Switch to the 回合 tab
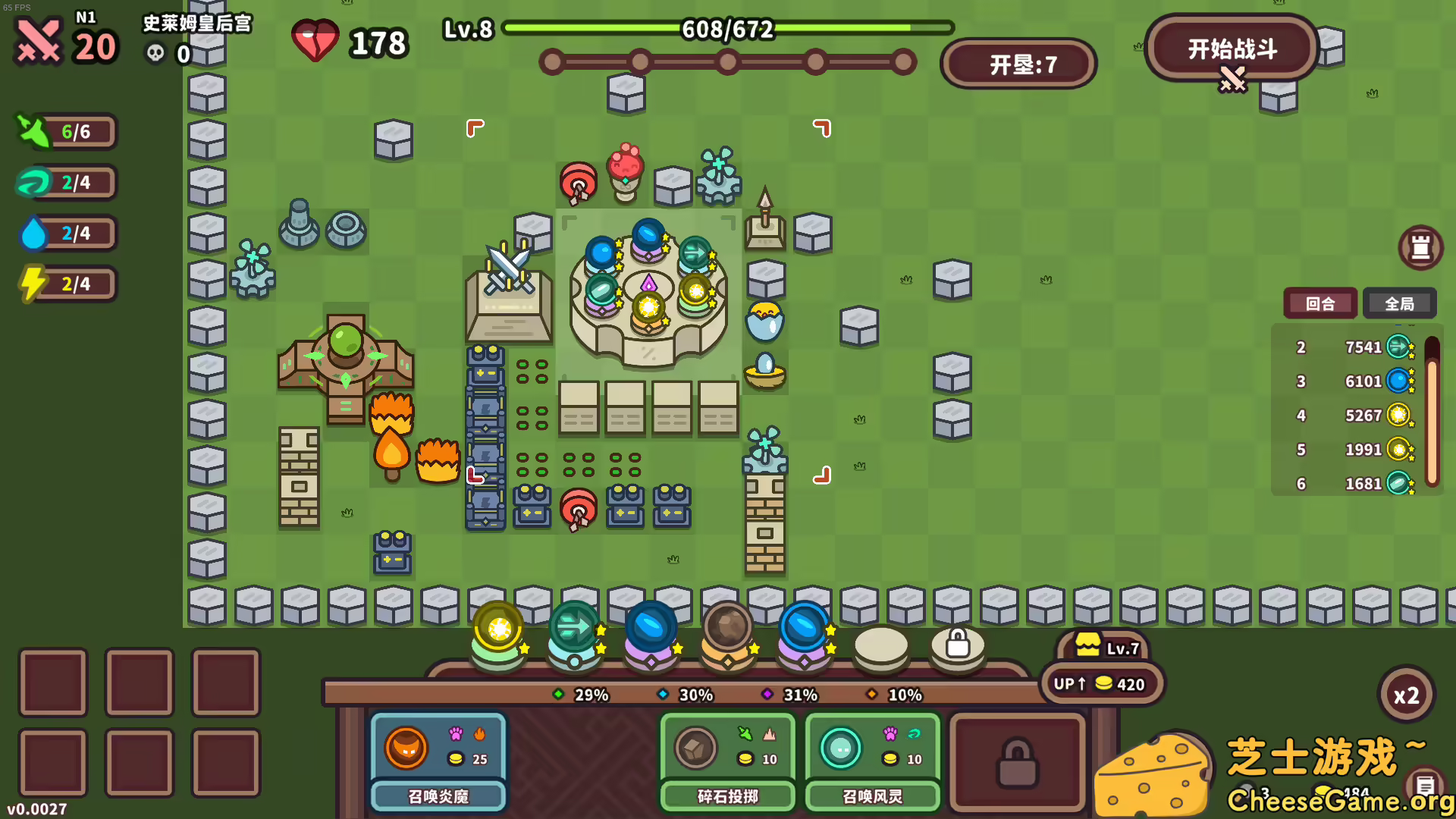This screenshot has height=819, width=1456. pyautogui.click(x=1319, y=303)
